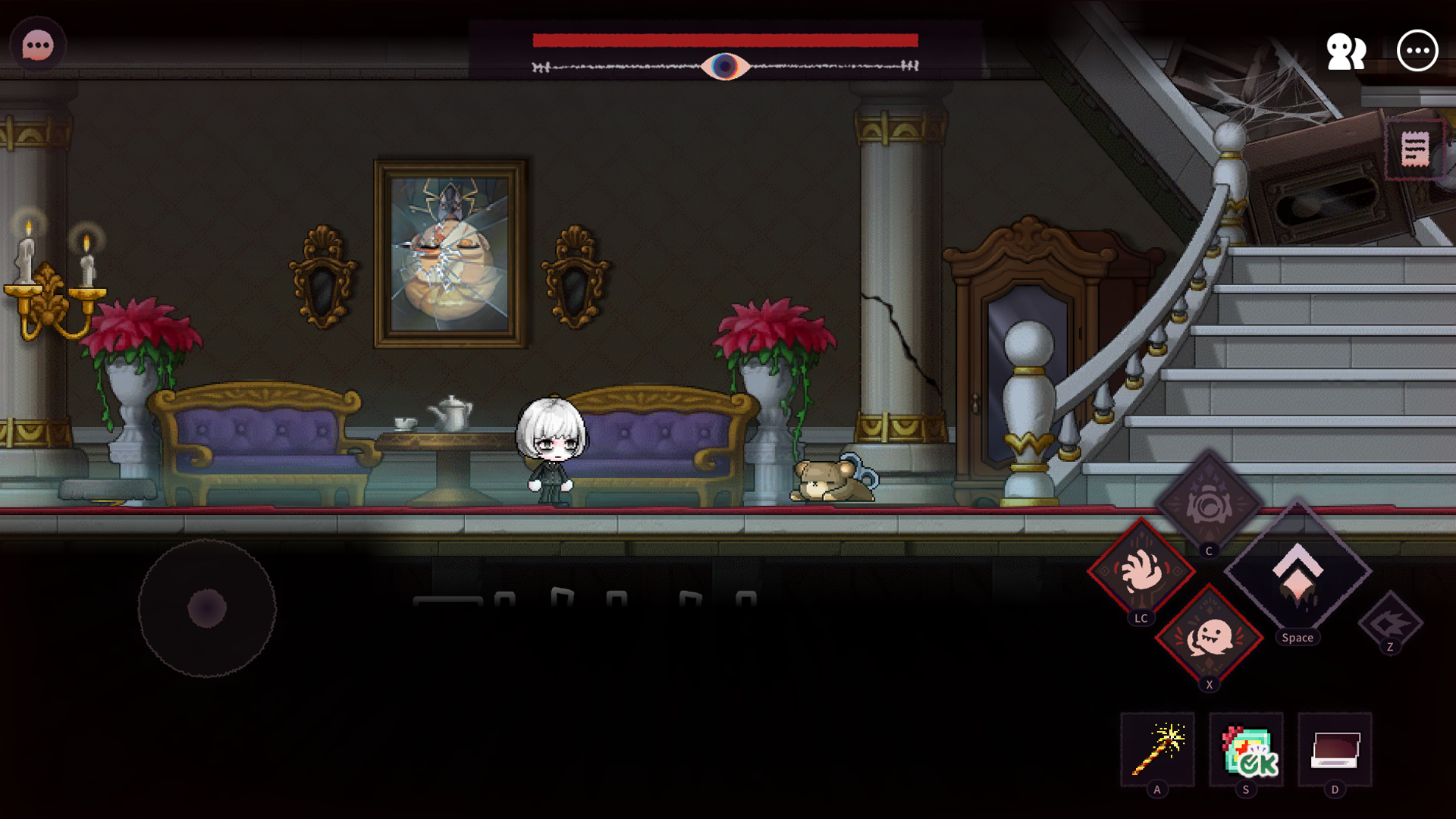The image size is (1456, 819).
Task: Open the pink note log icon
Action: [x=1415, y=149]
